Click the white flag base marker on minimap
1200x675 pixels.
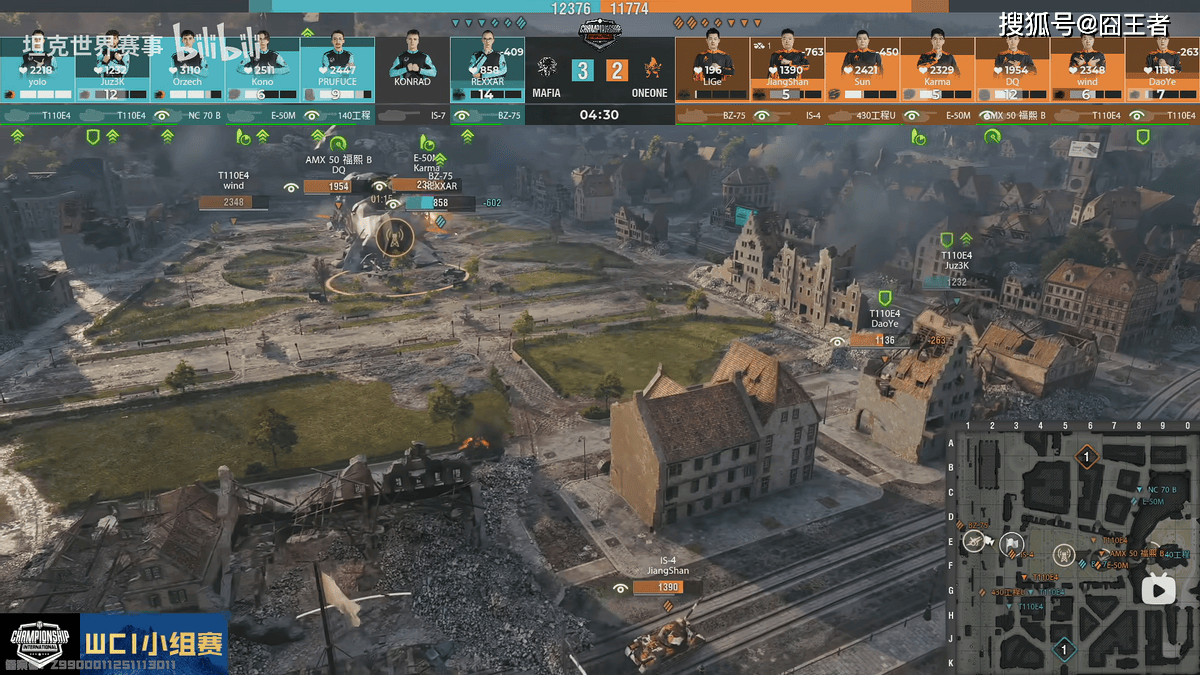point(1011,545)
